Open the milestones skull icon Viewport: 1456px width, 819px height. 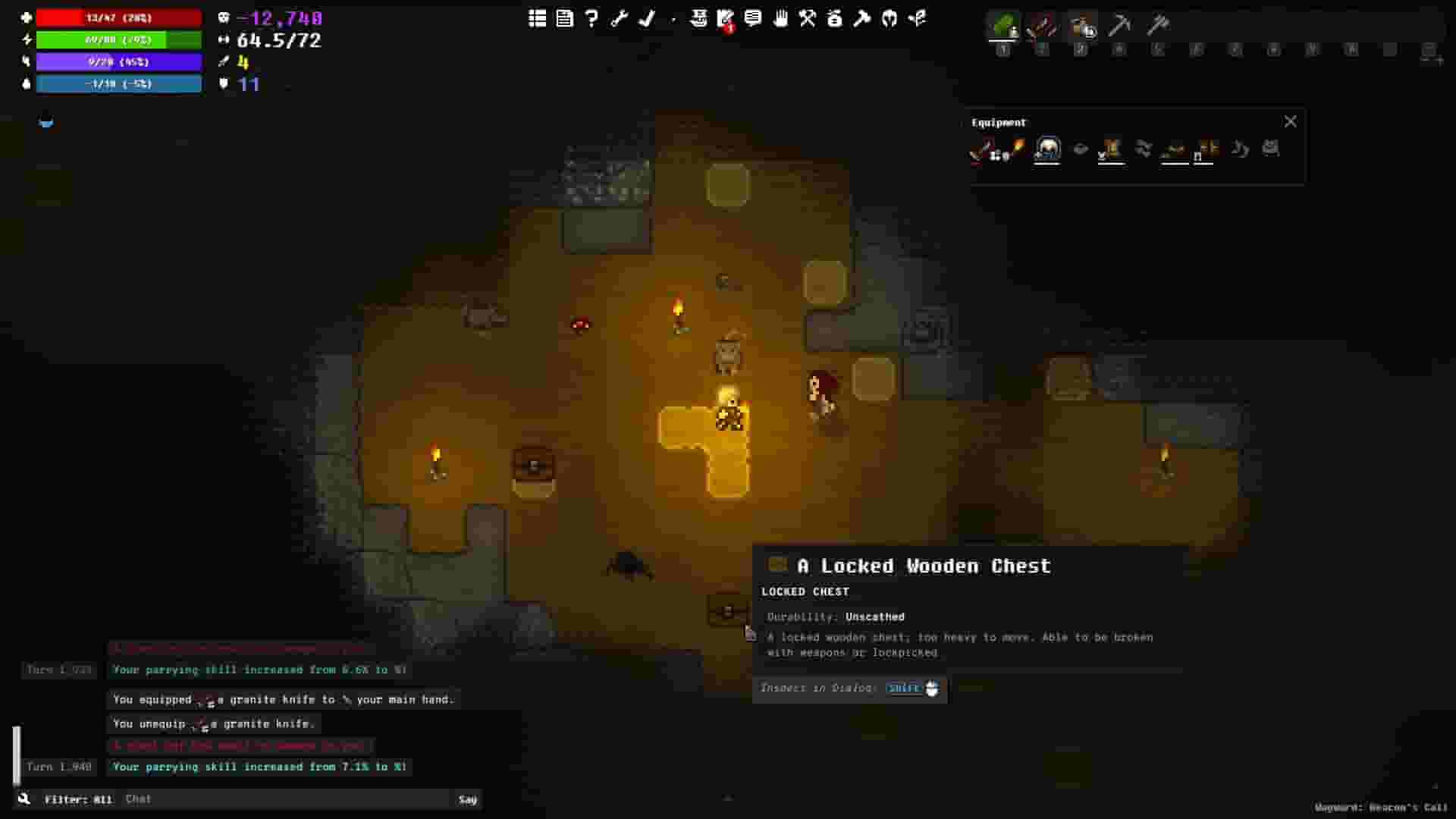click(x=699, y=19)
